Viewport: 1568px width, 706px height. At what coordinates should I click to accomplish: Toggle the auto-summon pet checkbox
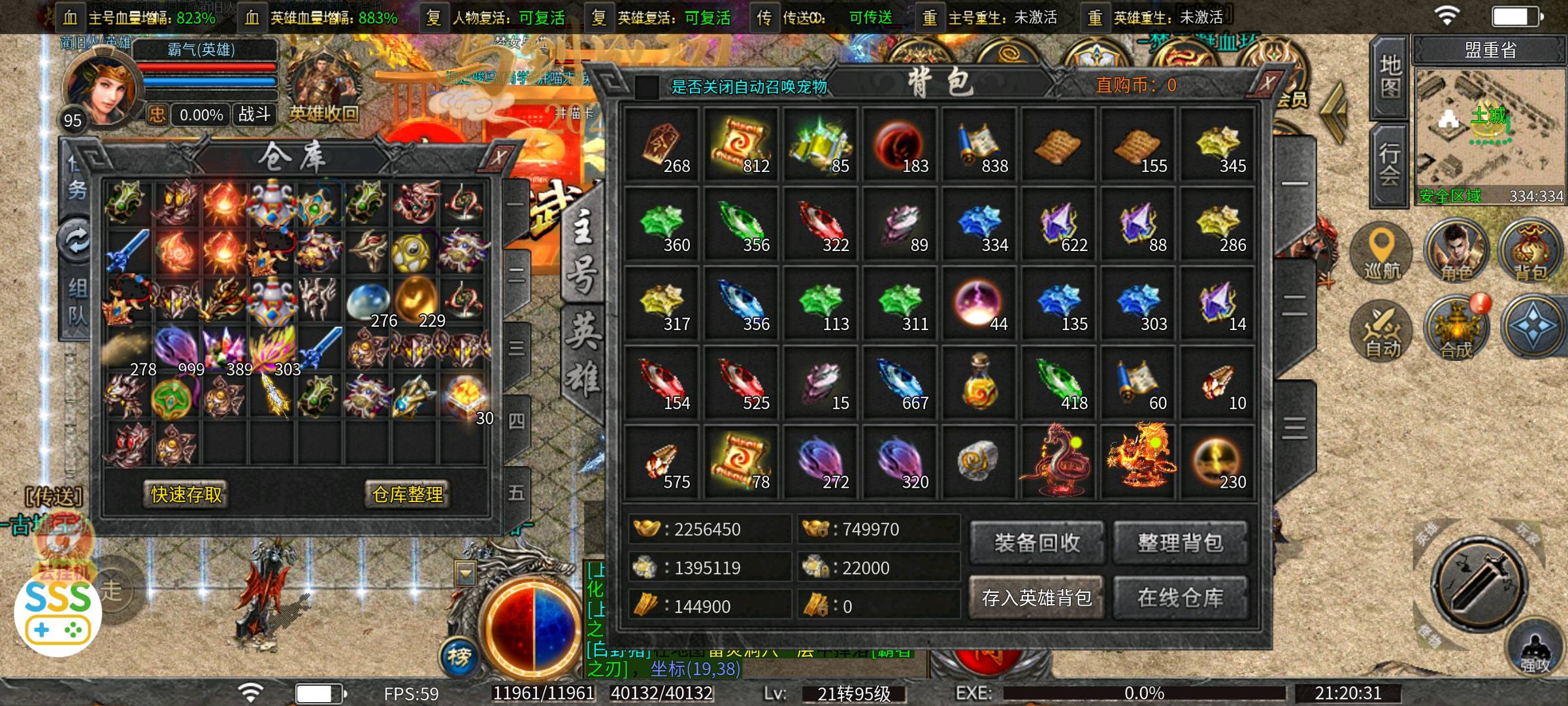647,87
